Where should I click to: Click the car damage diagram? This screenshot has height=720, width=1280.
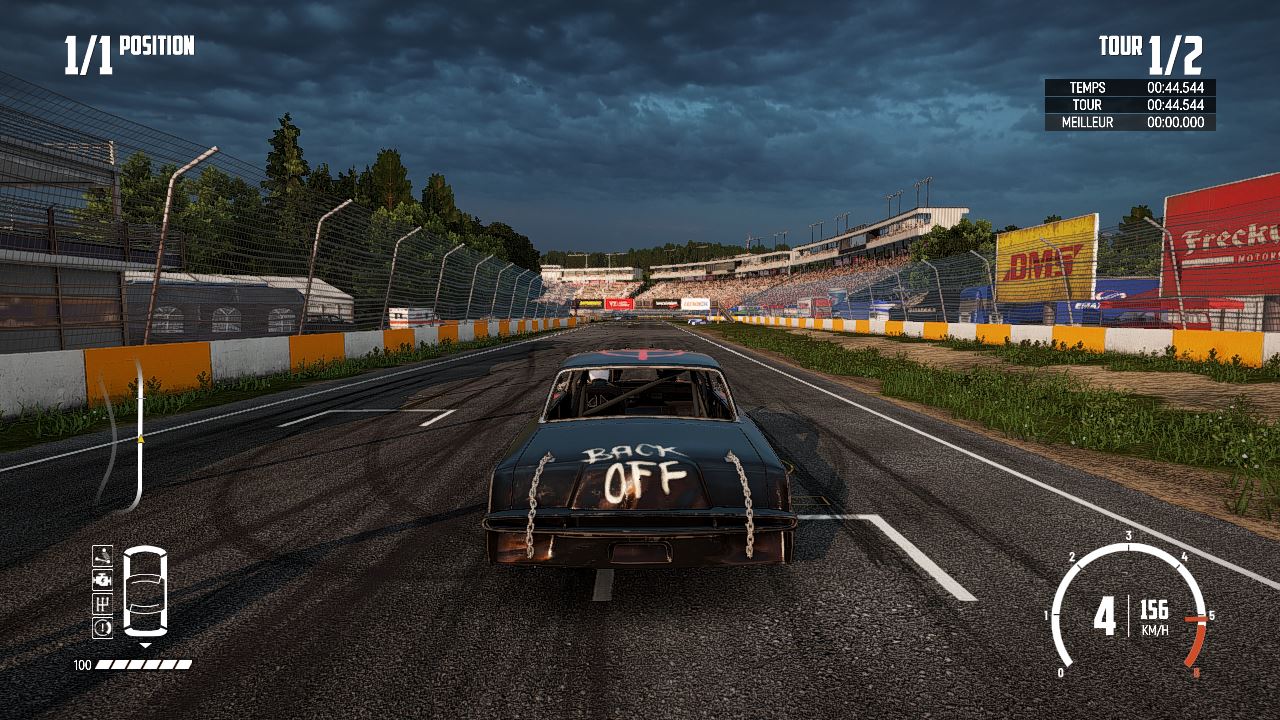click(145, 590)
